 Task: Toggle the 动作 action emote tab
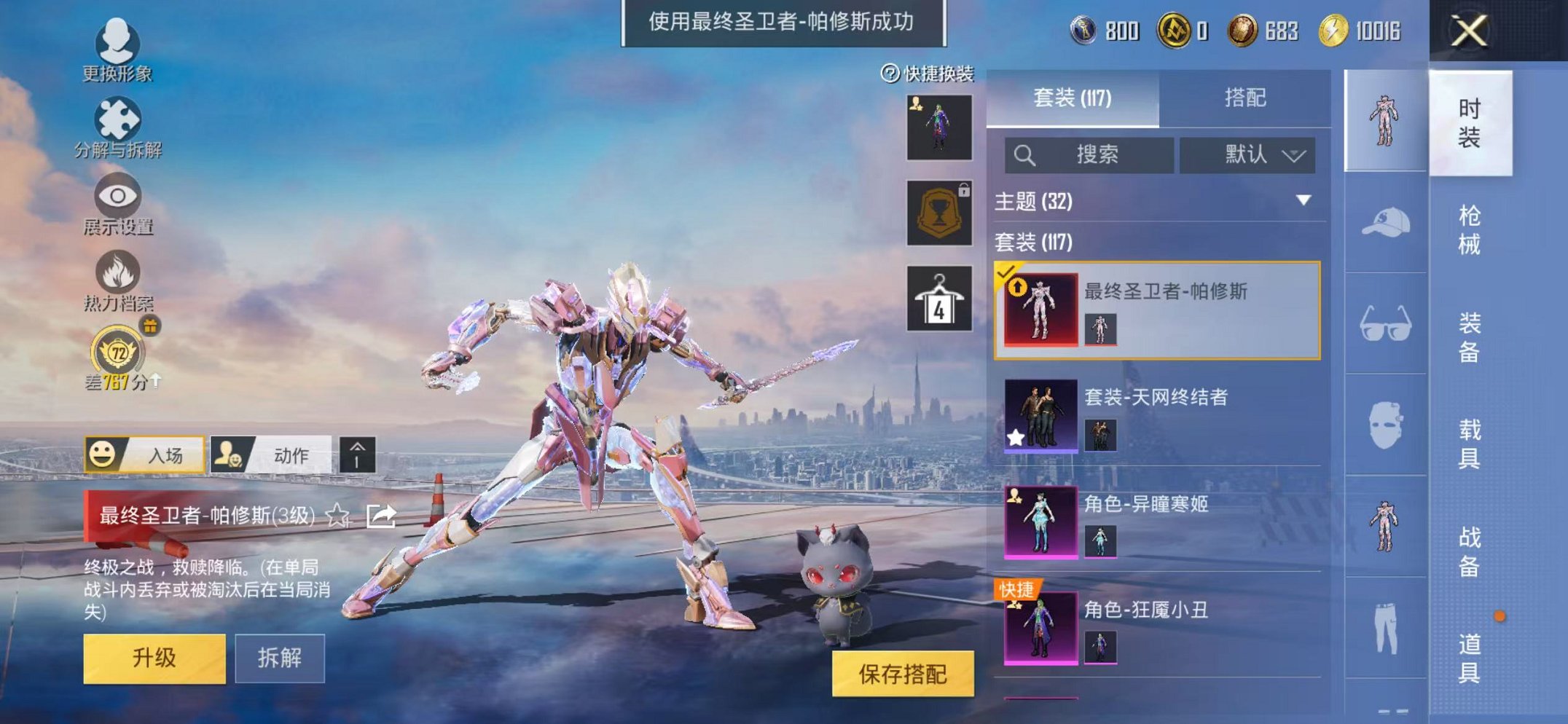[277, 454]
